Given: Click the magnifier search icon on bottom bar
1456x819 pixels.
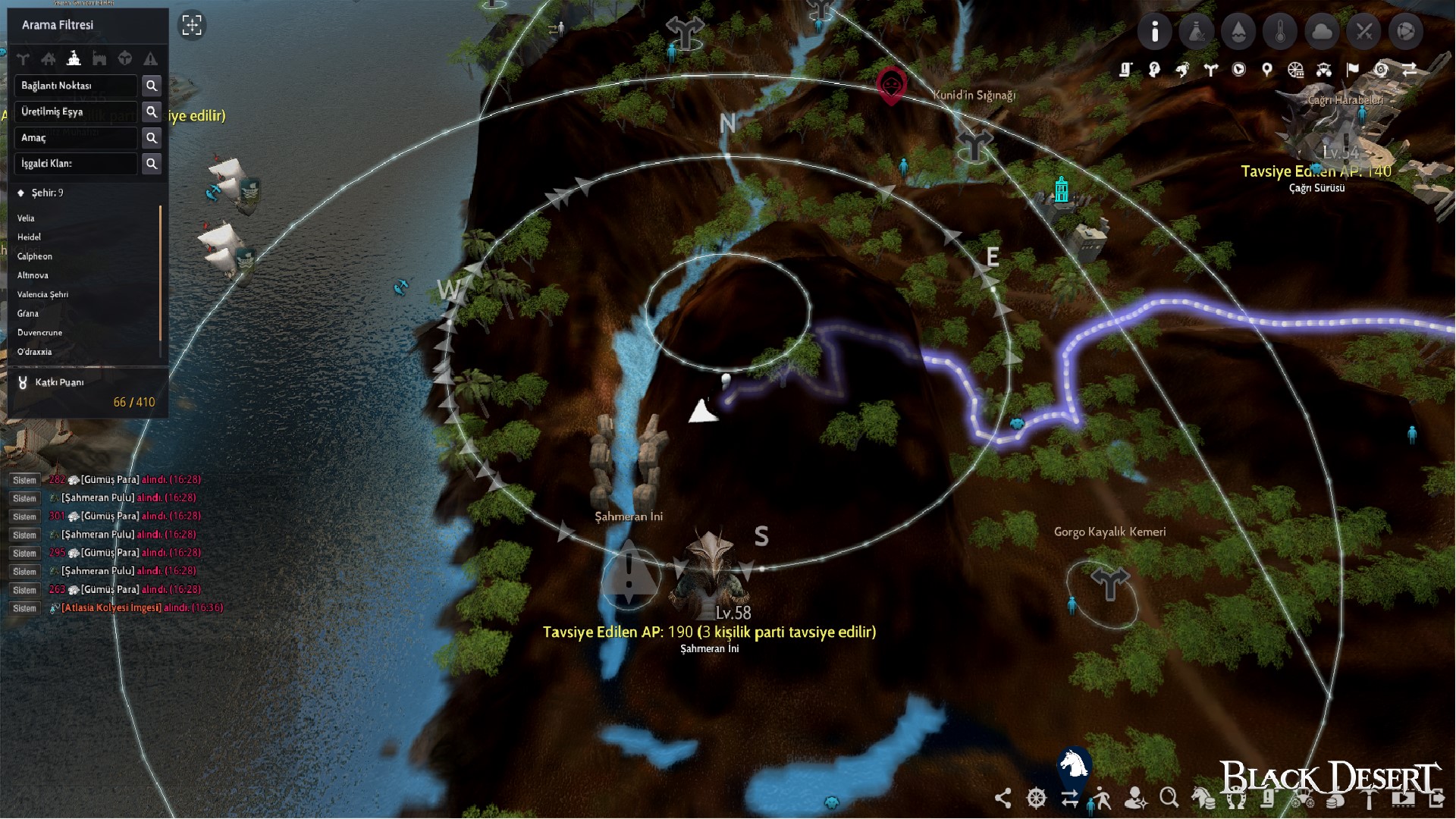Looking at the screenshot, I should click(1168, 799).
